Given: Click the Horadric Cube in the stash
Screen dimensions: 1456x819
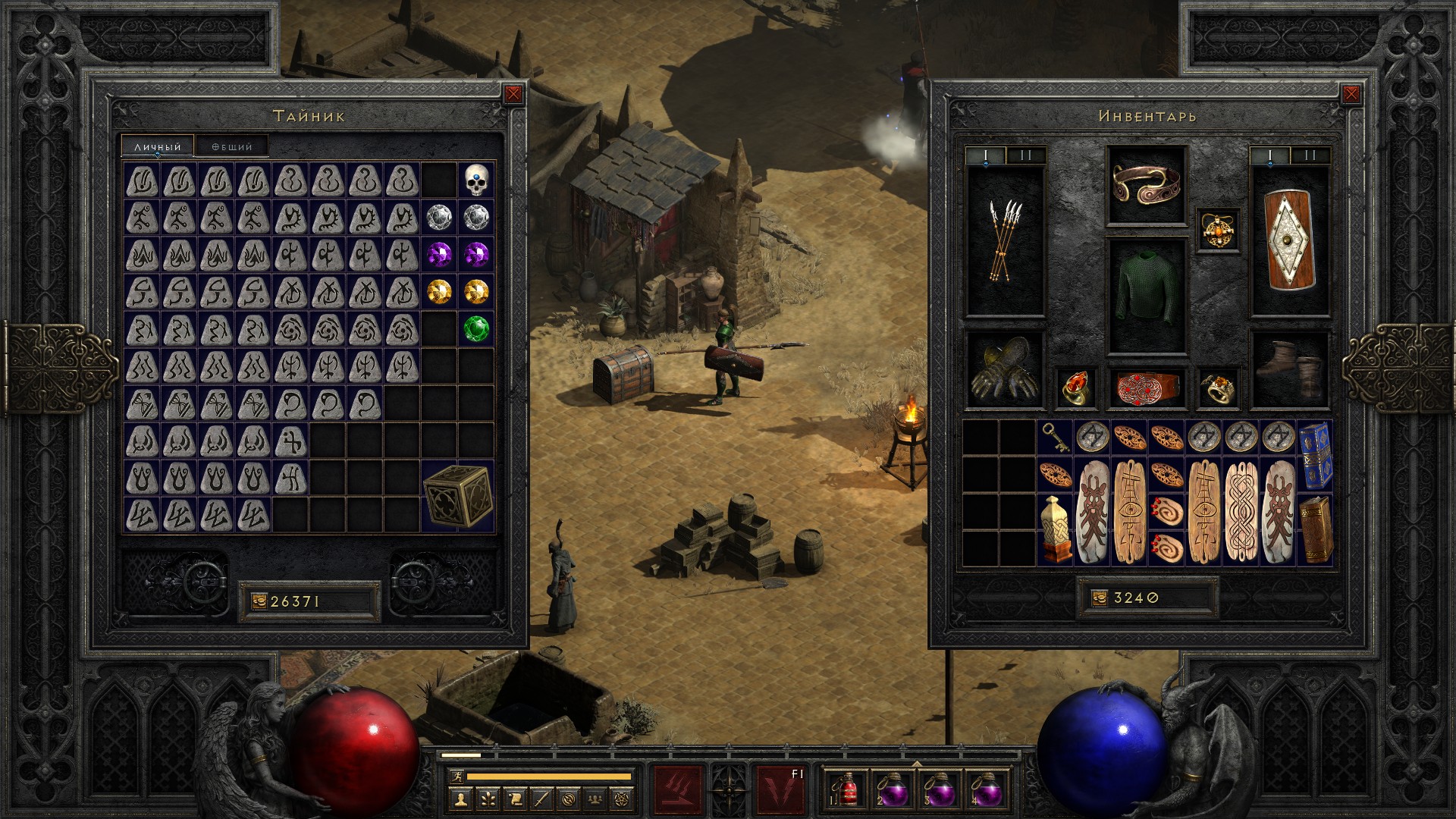Looking at the screenshot, I should (458, 496).
